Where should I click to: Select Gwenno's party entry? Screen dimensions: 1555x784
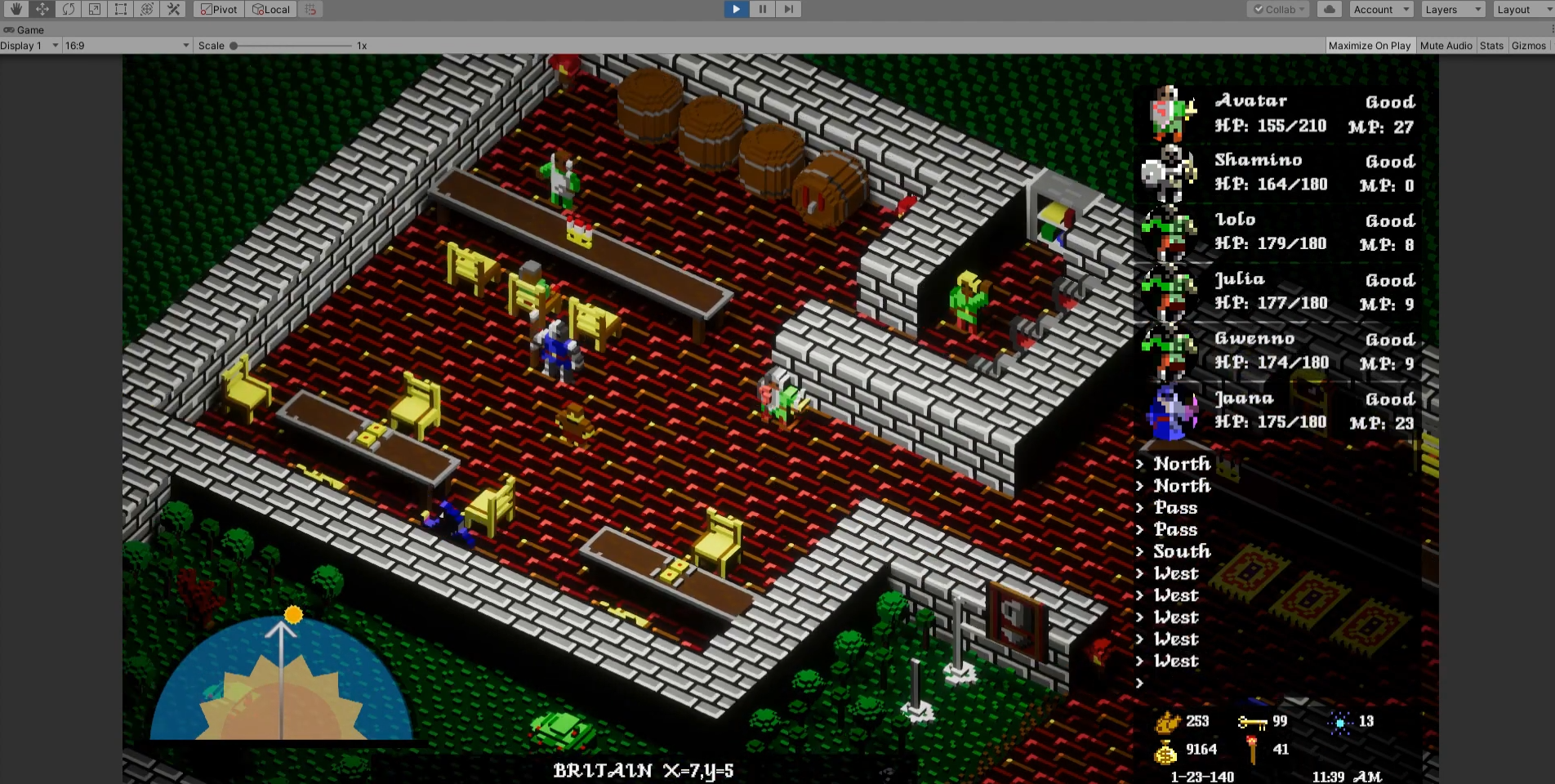[x=1279, y=351]
